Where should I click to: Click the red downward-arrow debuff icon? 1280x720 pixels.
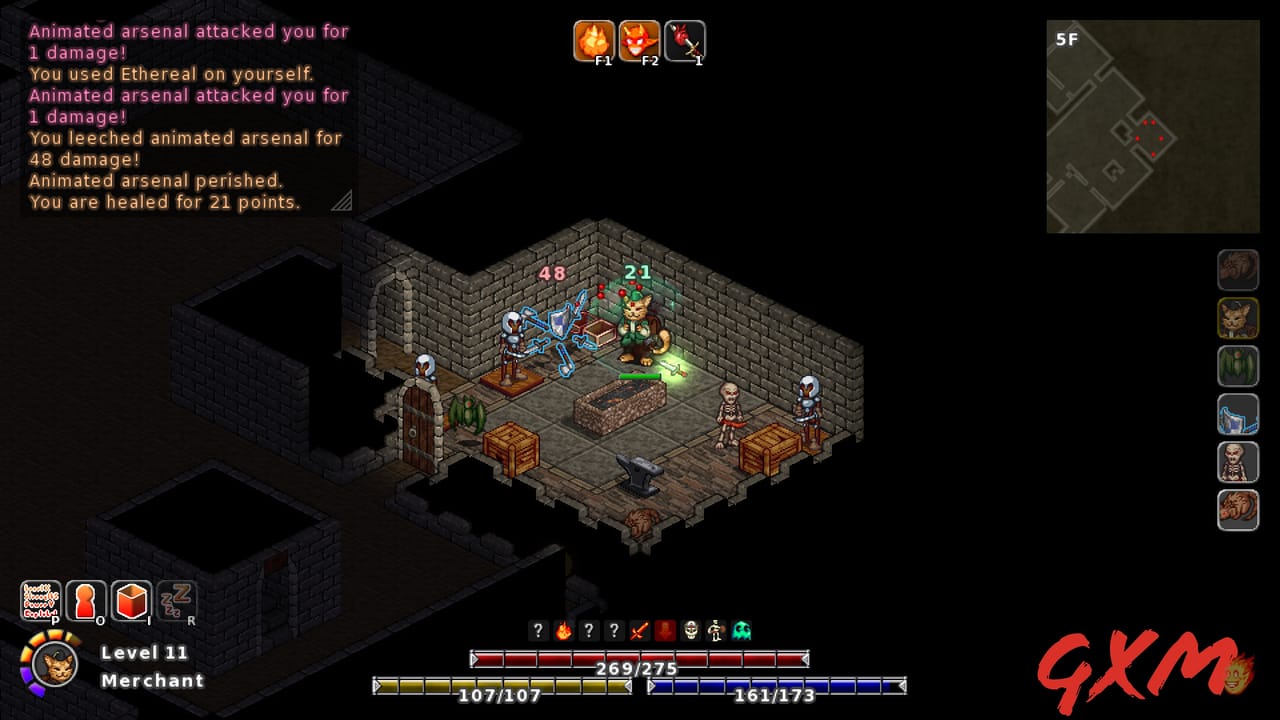point(663,631)
